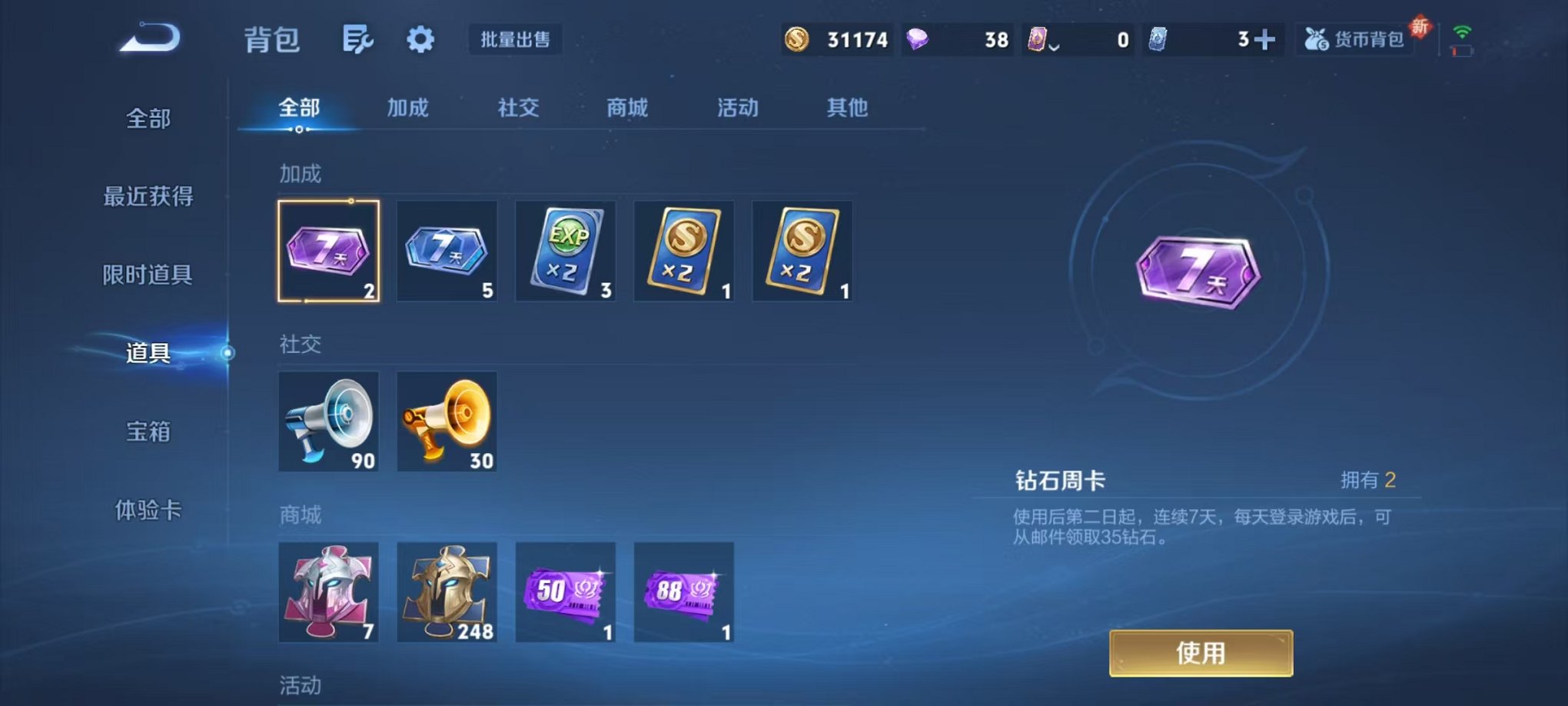The width and height of the screenshot is (1568, 706).
Task: Switch to the 活动 tab
Action: click(x=736, y=108)
